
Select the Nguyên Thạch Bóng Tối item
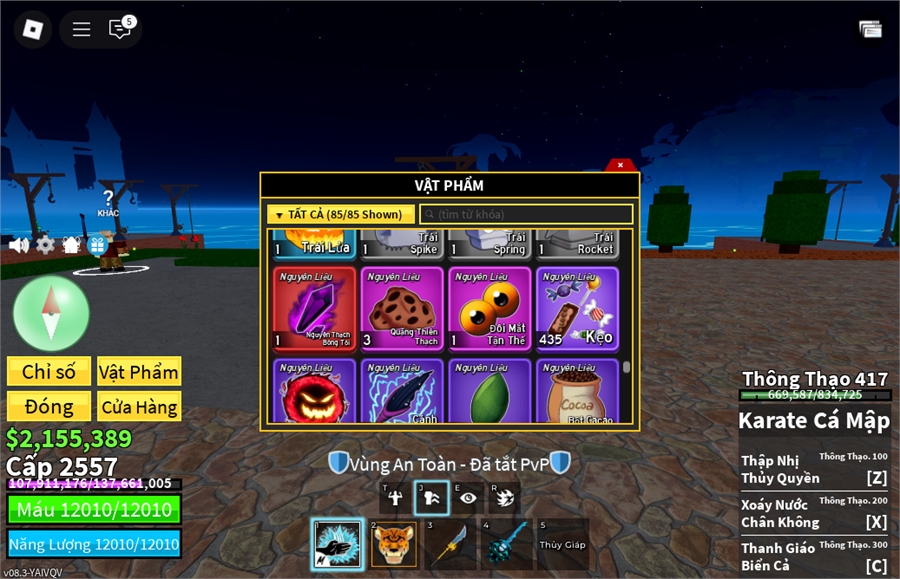pos(314,308)
